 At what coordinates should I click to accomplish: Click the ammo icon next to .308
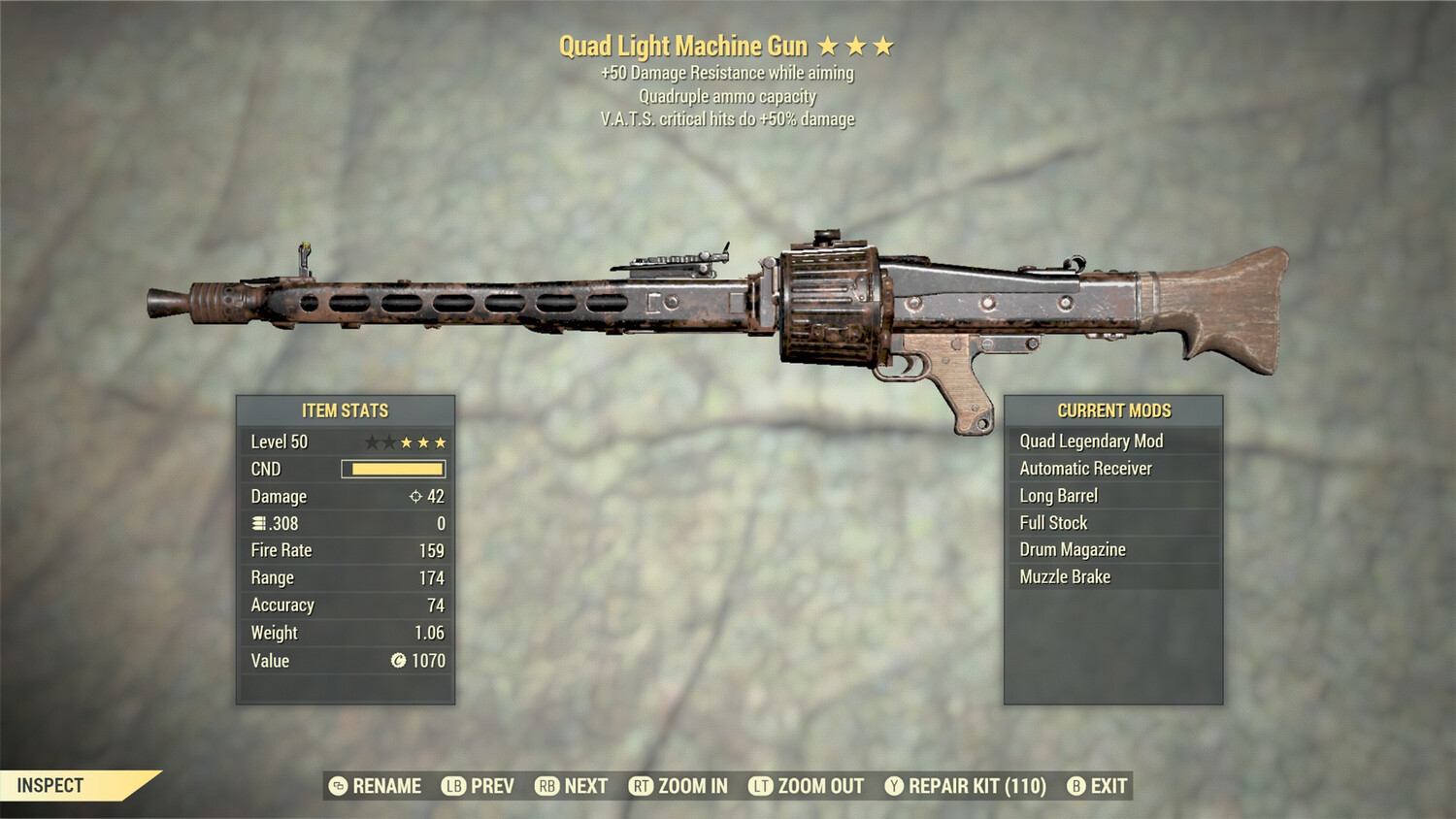point(257,523)
